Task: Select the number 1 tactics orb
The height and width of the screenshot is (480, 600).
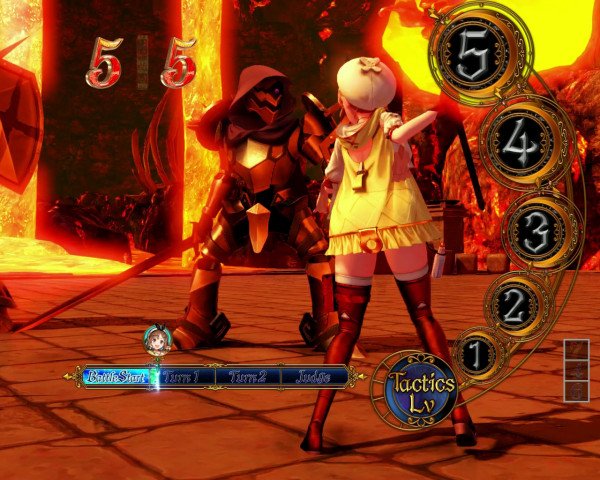Action: tap(477, 354)
